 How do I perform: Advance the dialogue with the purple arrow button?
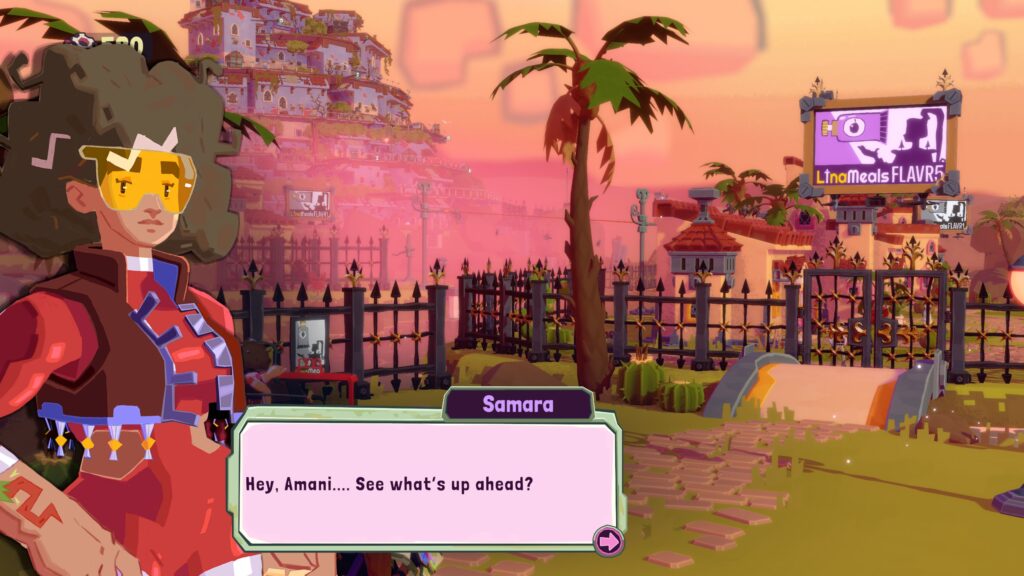pos(608,541)
